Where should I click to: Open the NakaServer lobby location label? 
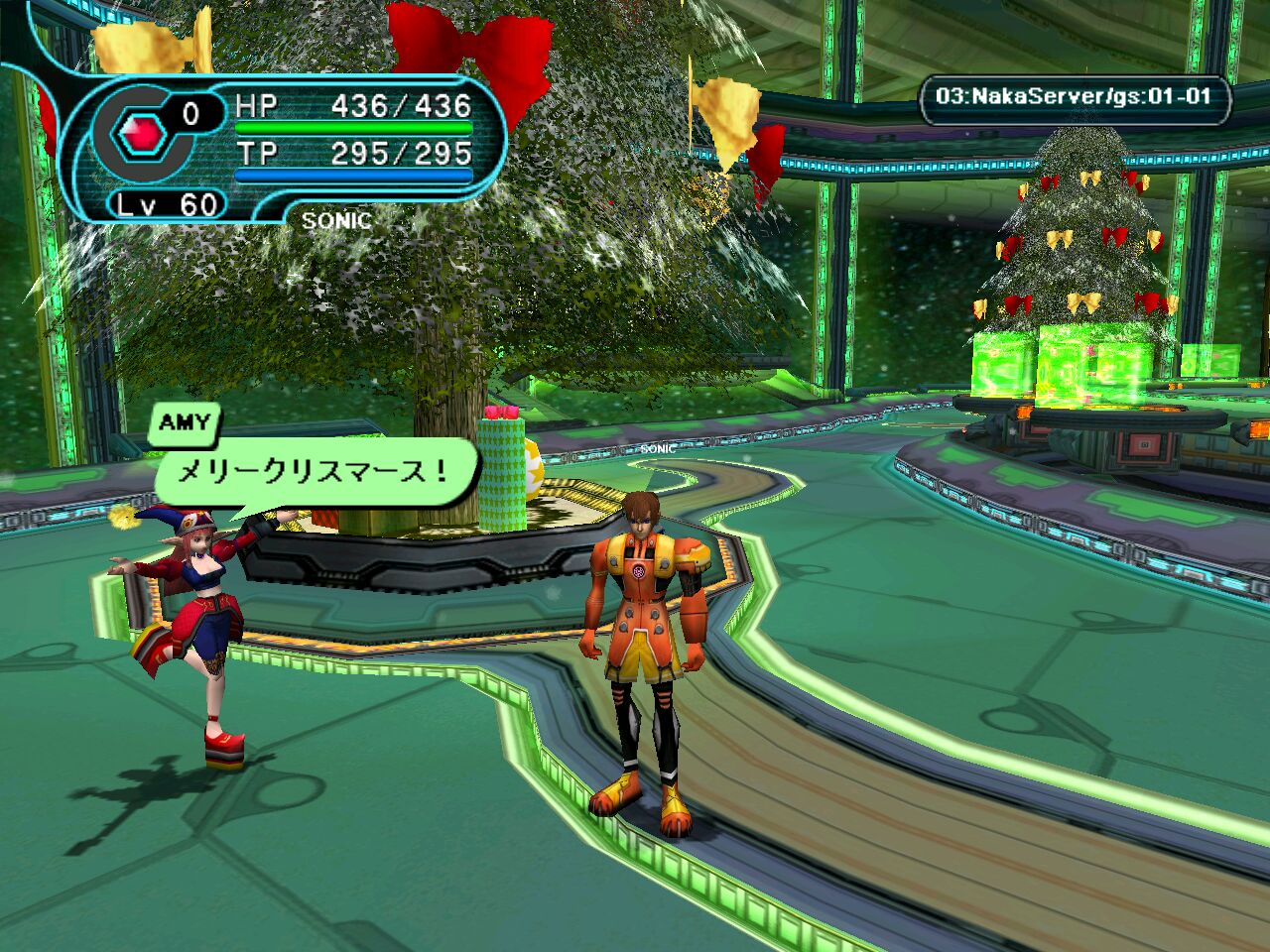coord(1075,97)
